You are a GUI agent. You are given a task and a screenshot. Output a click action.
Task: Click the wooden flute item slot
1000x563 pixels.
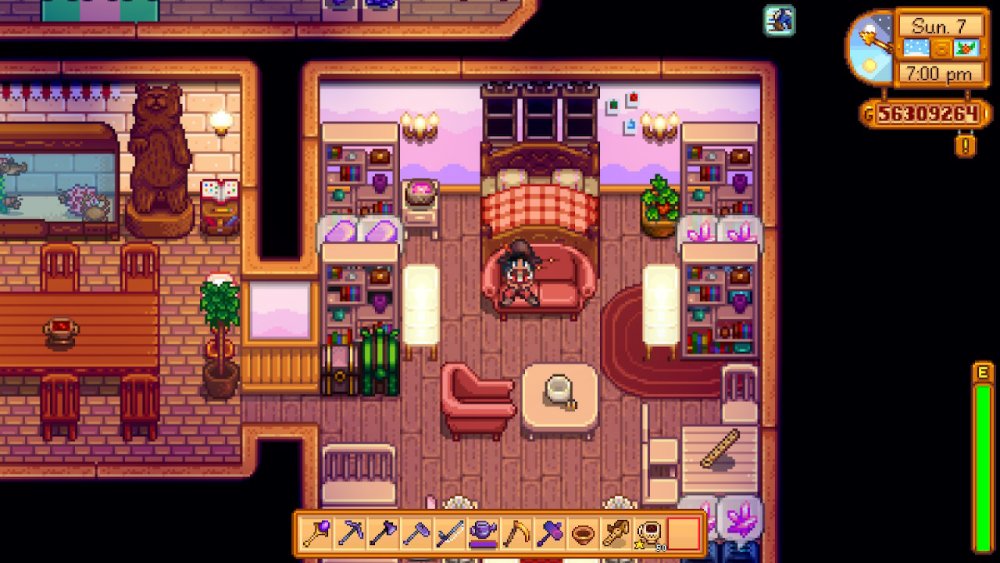point(614,533)
